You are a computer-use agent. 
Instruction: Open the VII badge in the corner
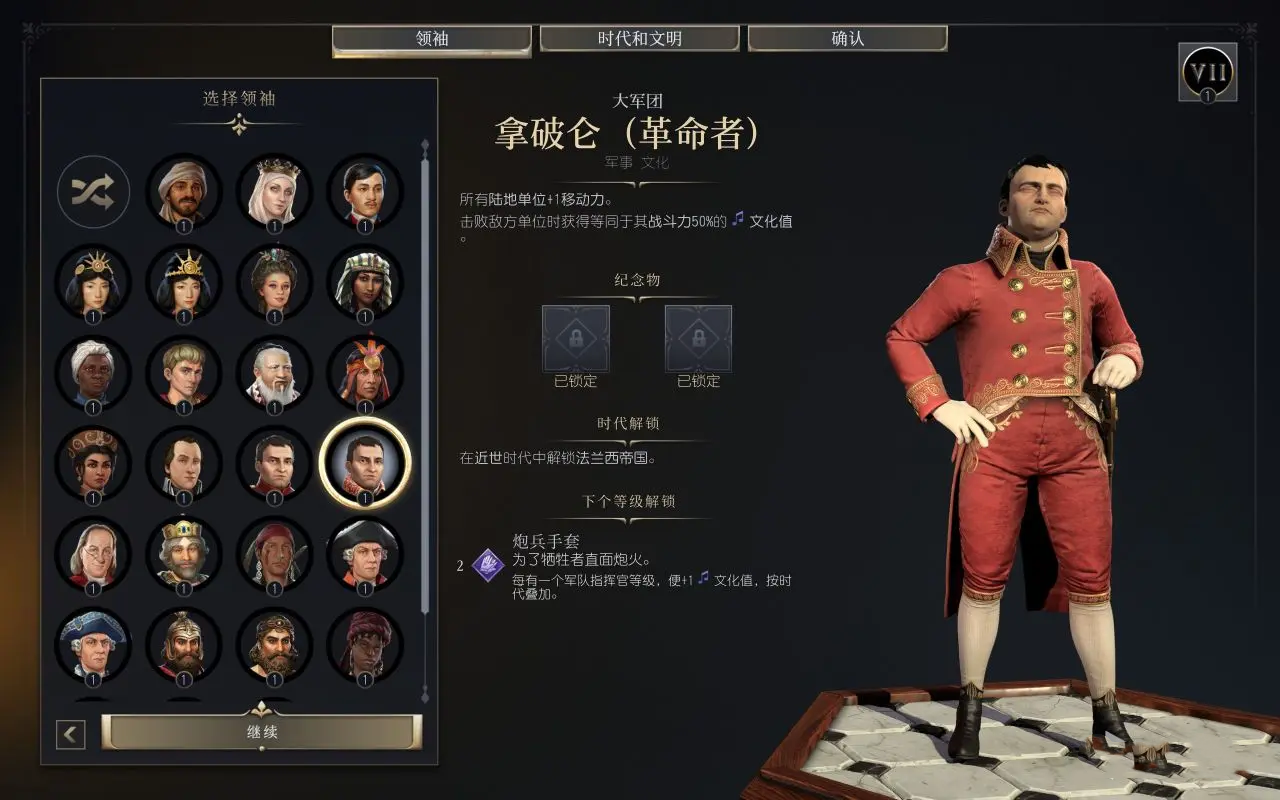[1207, 72]
